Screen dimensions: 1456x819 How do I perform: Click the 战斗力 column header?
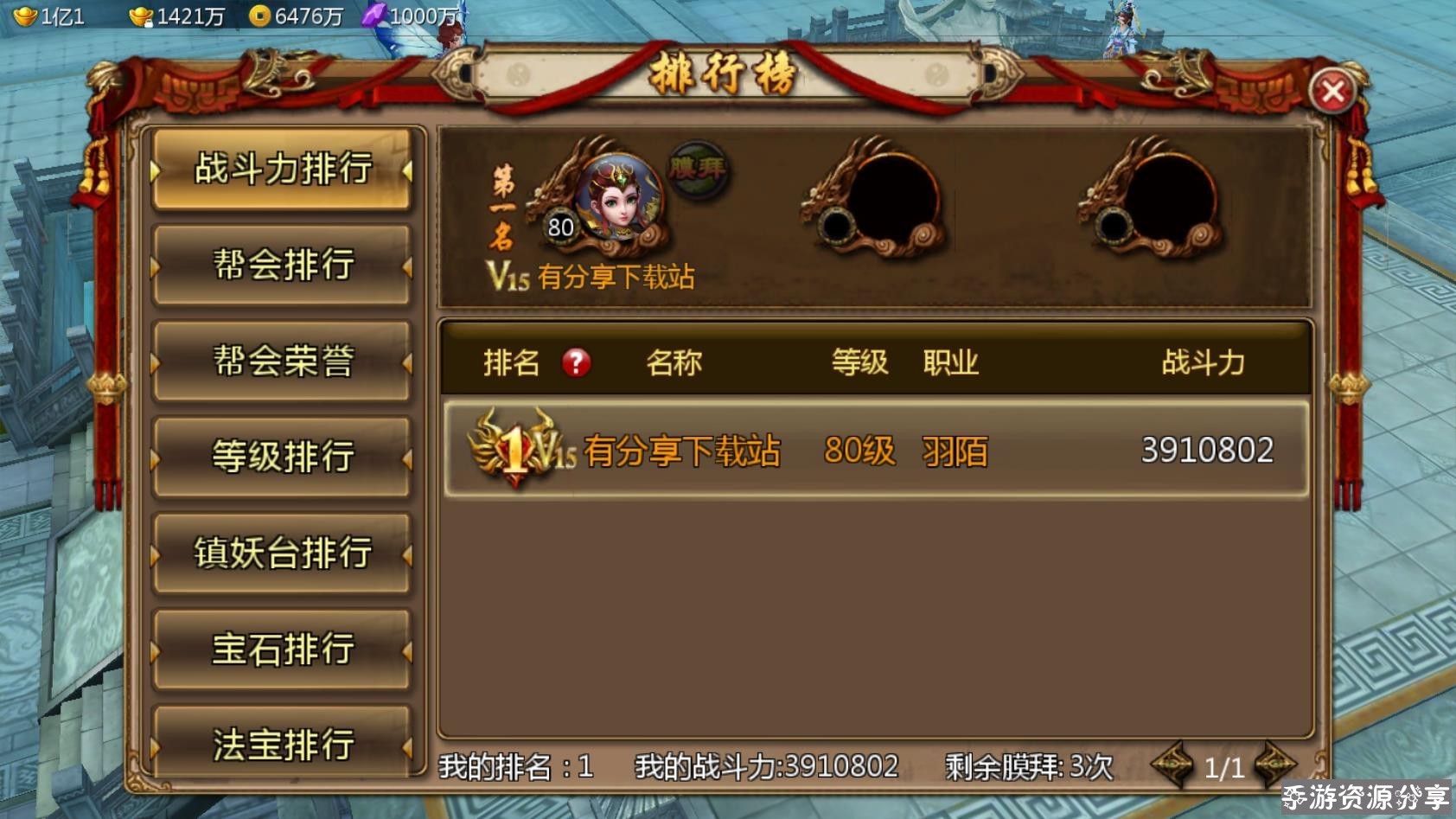pyautogui.click(x=1200, y=363)
